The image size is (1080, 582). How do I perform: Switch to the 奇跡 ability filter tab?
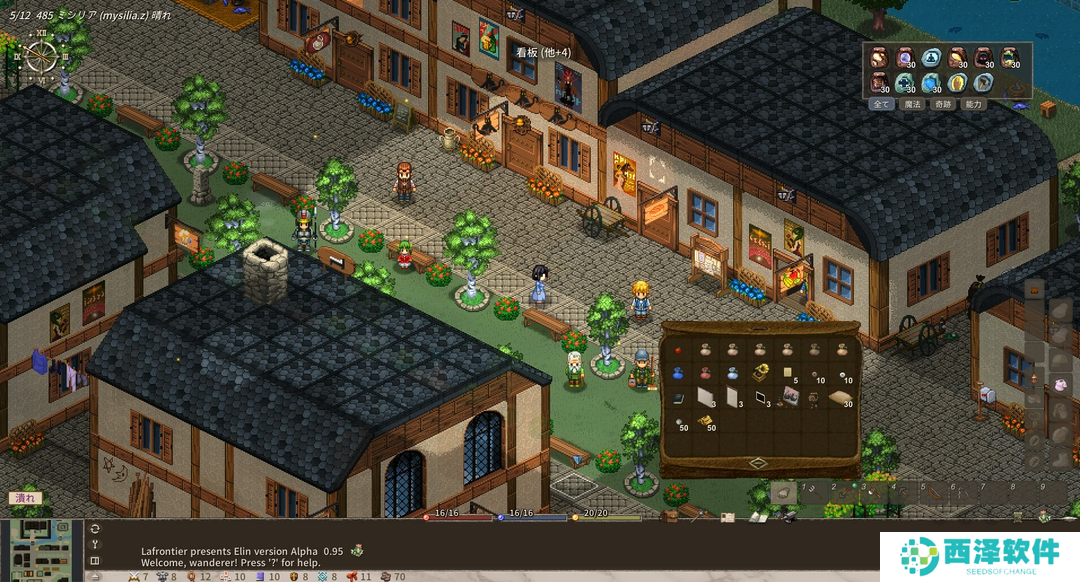942,104
